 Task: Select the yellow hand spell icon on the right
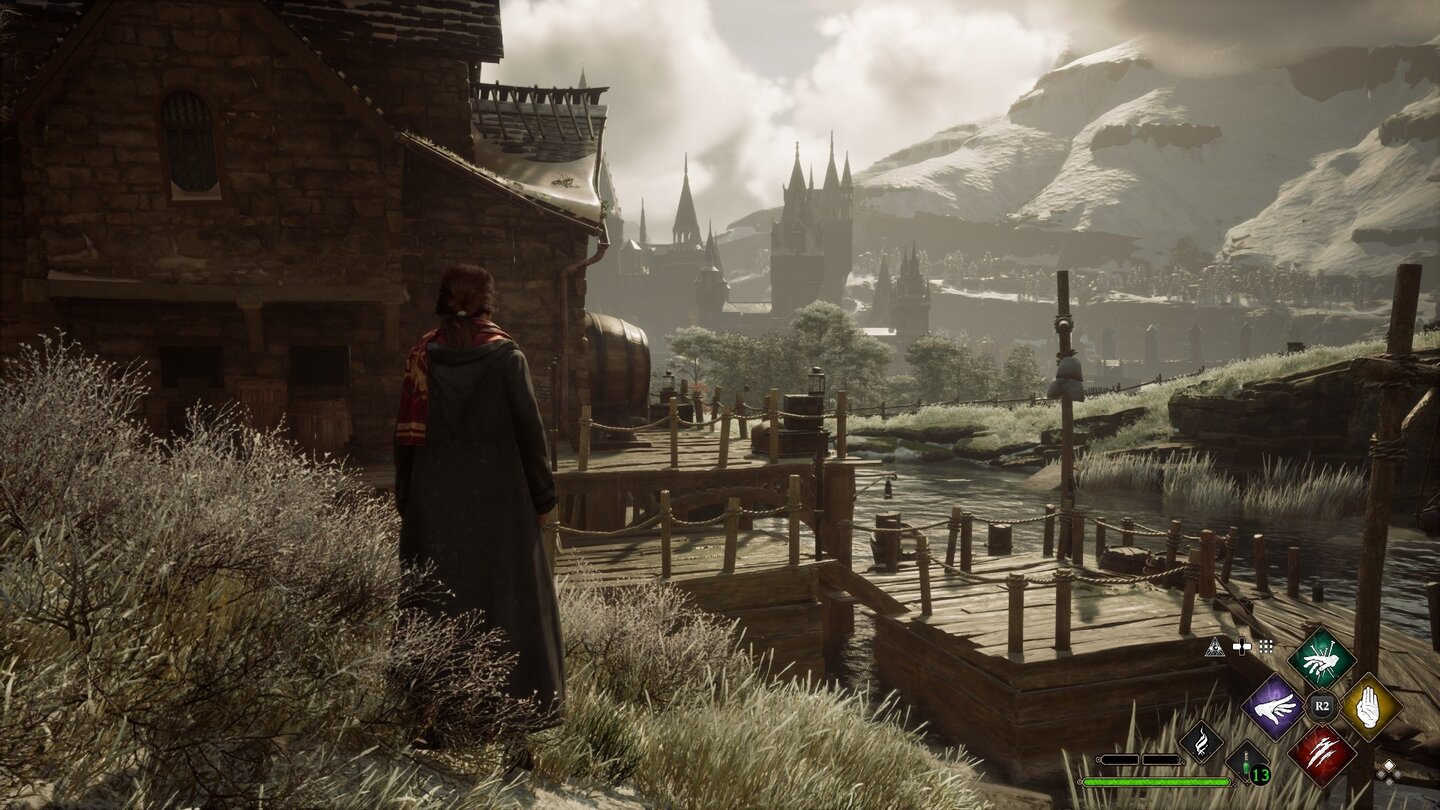[1369, 707]
